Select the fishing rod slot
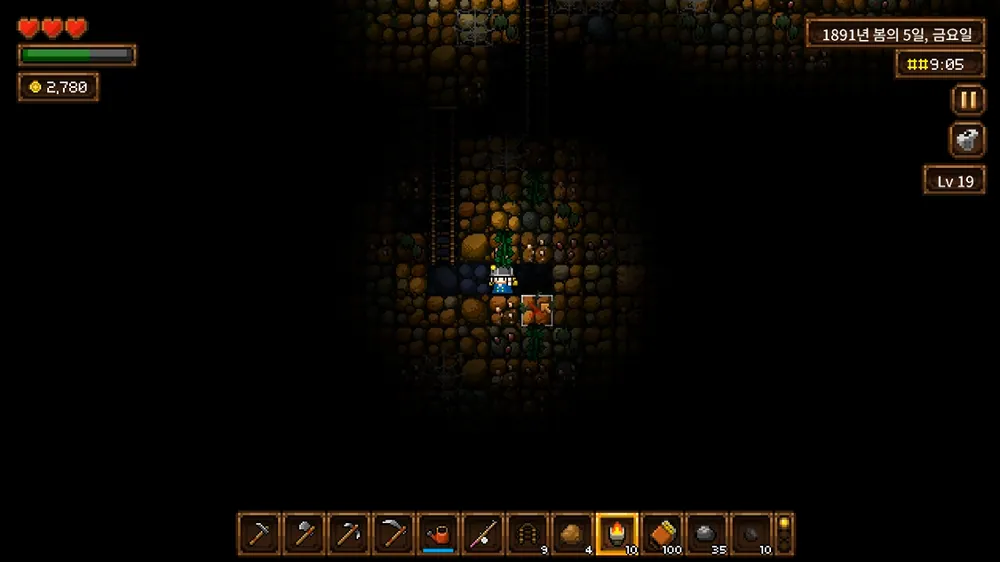The width and height of the screenshot is (1000, 562). (x=483, y=533)
